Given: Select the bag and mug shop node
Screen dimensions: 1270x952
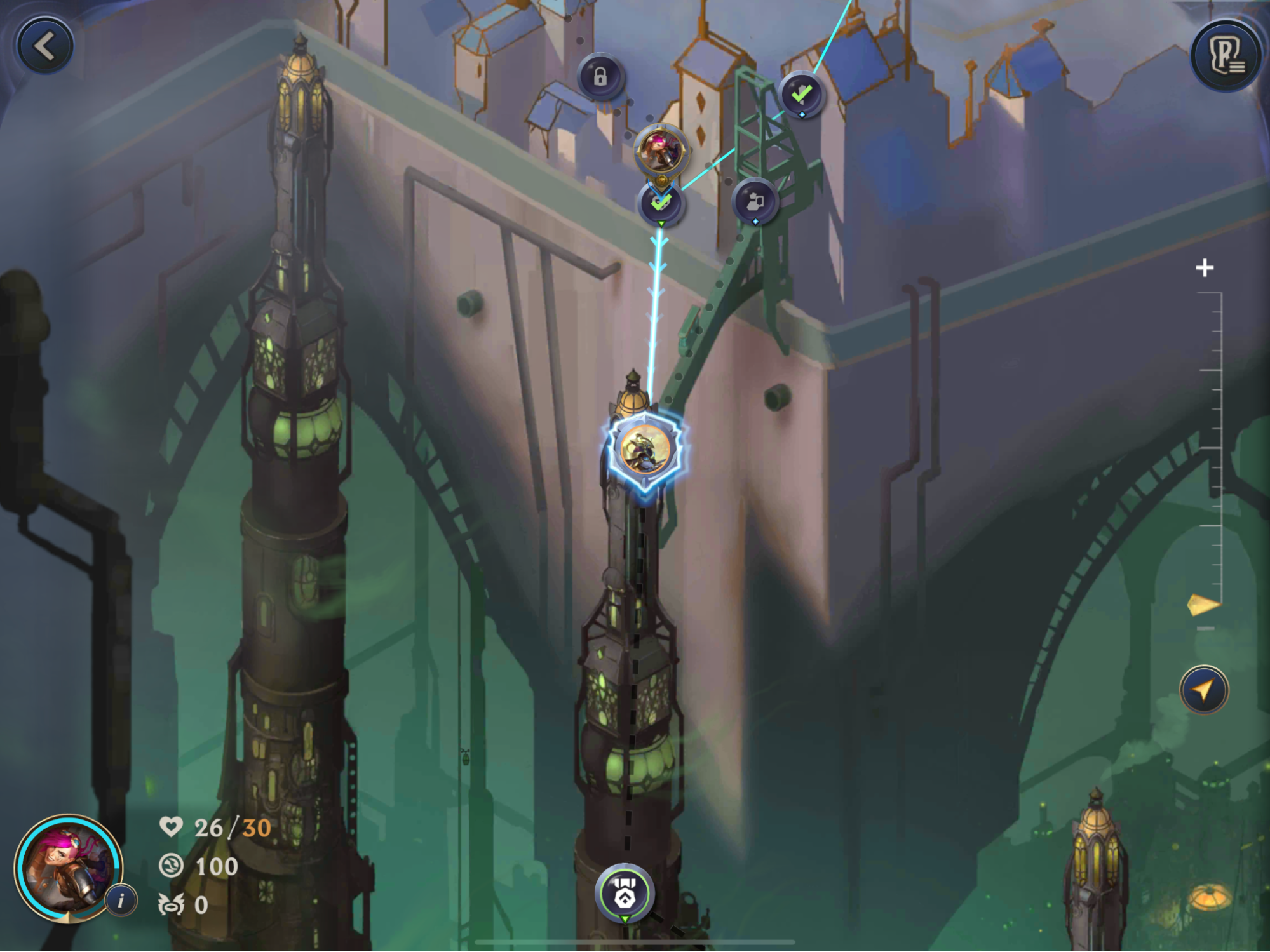Looking at the screenshot, I should tap(755, 202).
